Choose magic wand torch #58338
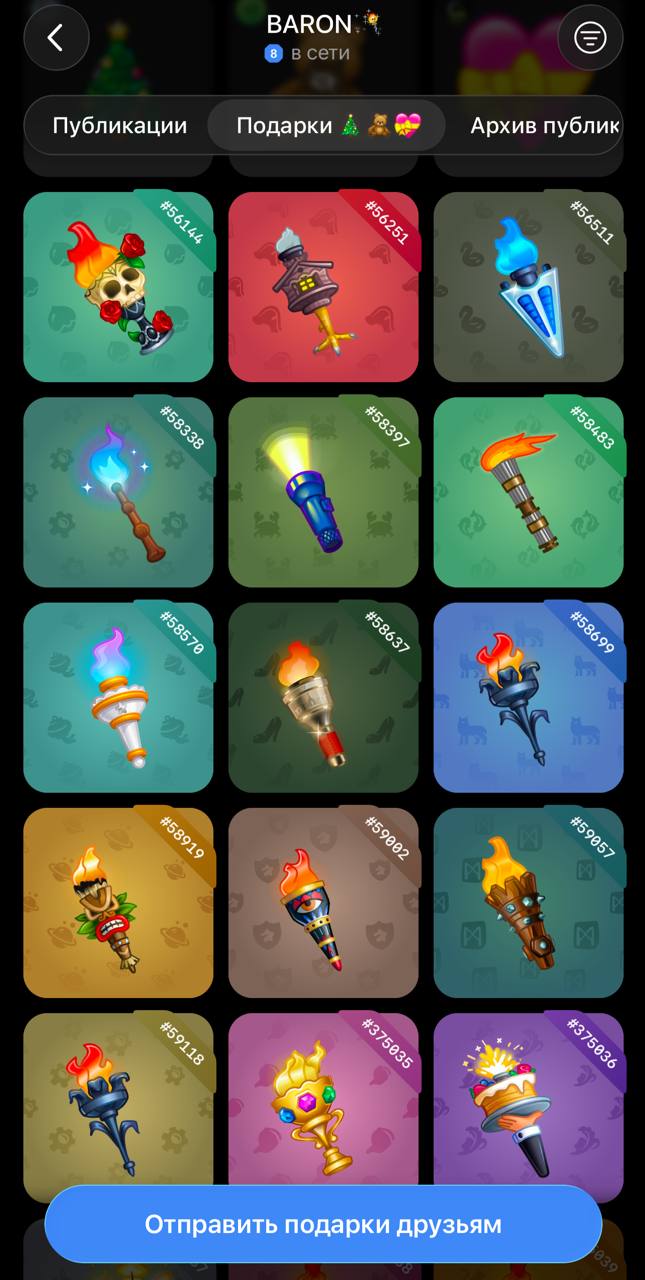Screen dimensions: 645x1280 coord(118,492)
